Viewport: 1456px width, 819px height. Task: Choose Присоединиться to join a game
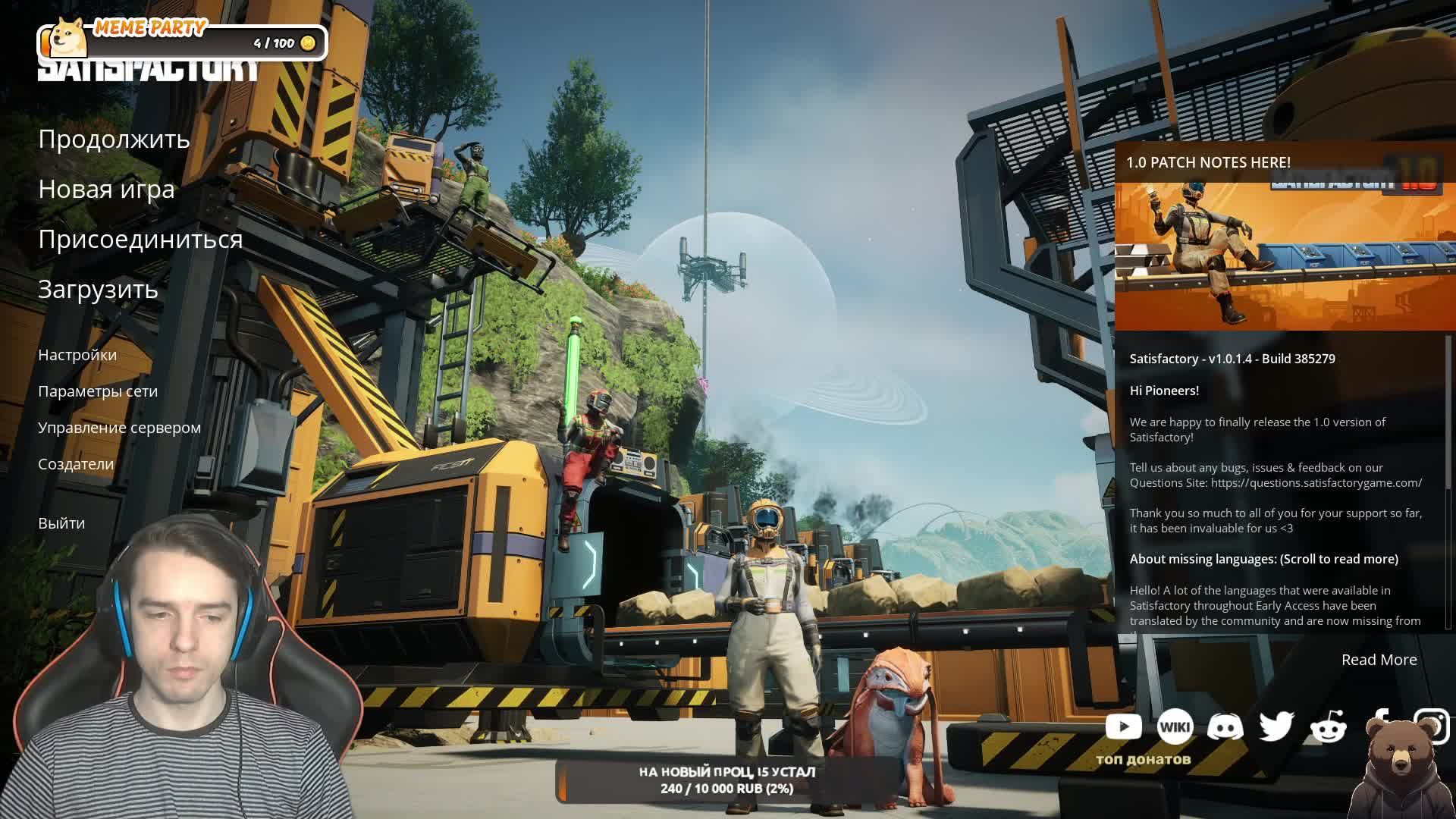140,240
